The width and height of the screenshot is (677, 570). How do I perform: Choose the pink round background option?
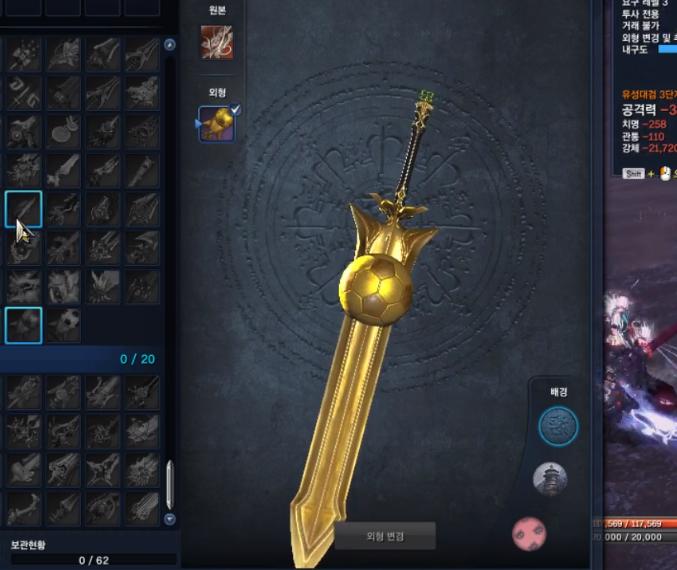pyautogui.click(x=529, y=533)
